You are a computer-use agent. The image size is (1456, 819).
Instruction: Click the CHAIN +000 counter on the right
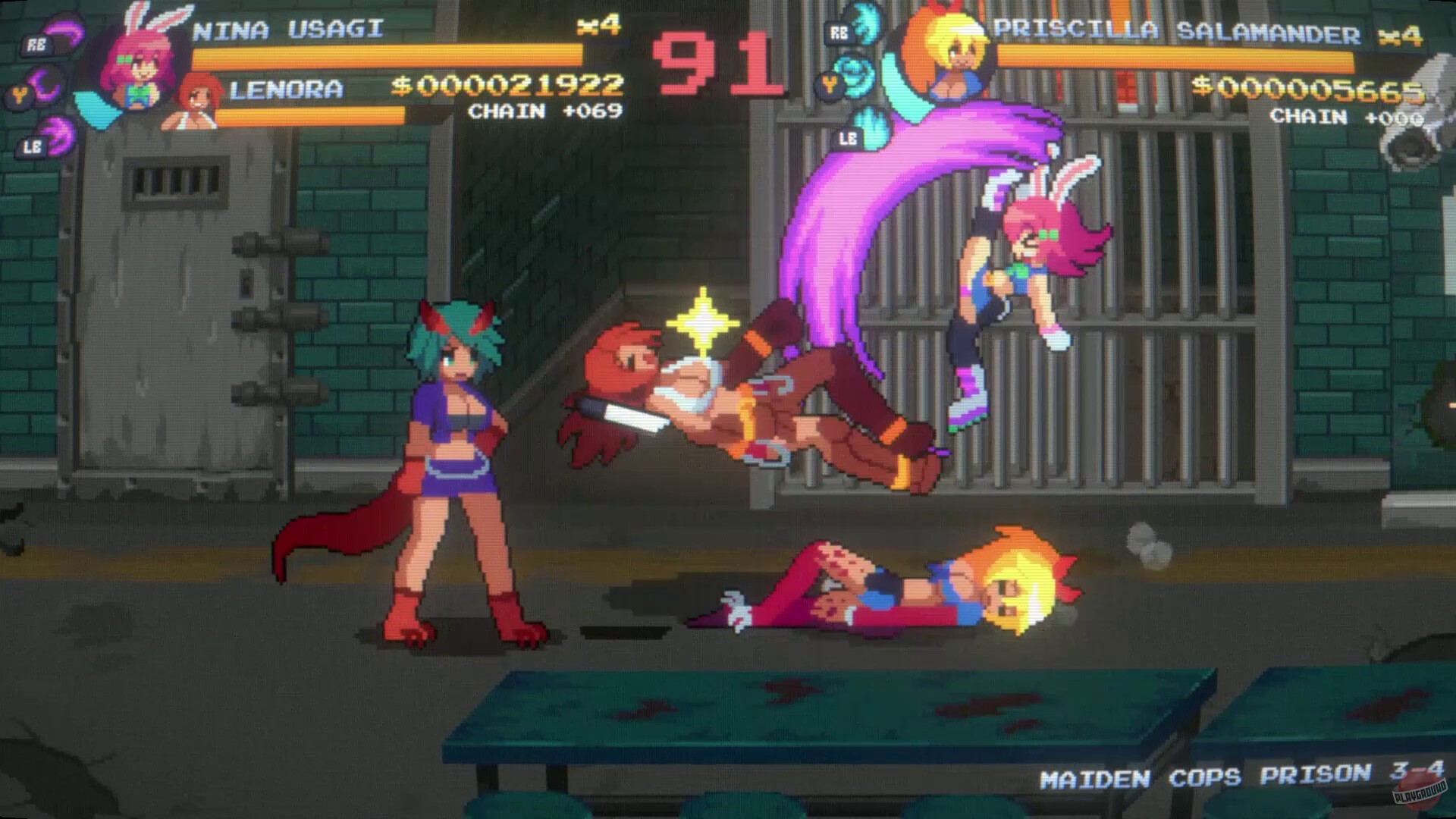point(1347,118)
